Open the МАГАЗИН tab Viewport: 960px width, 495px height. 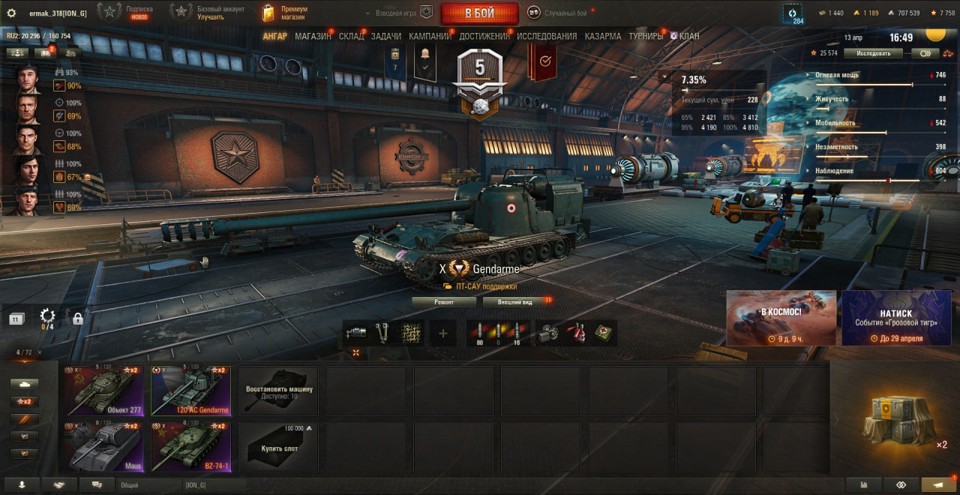(x=313, y=36)
